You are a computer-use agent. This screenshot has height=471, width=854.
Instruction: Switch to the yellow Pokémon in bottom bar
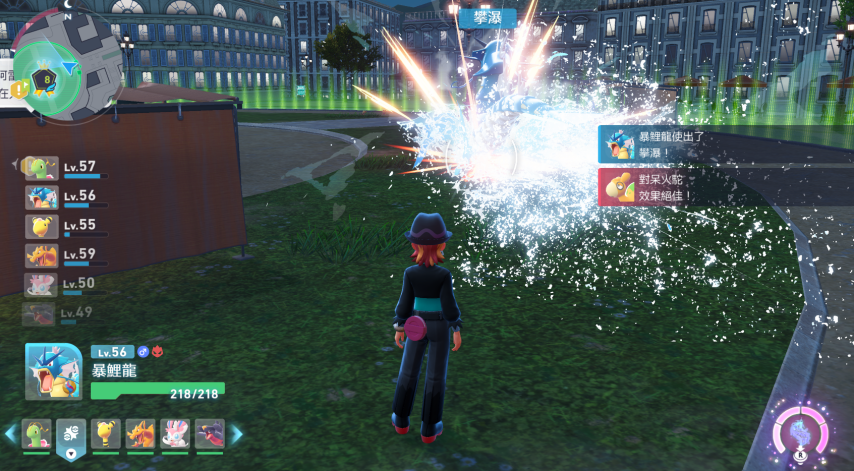pyautogui.click(x=105, y=433)
